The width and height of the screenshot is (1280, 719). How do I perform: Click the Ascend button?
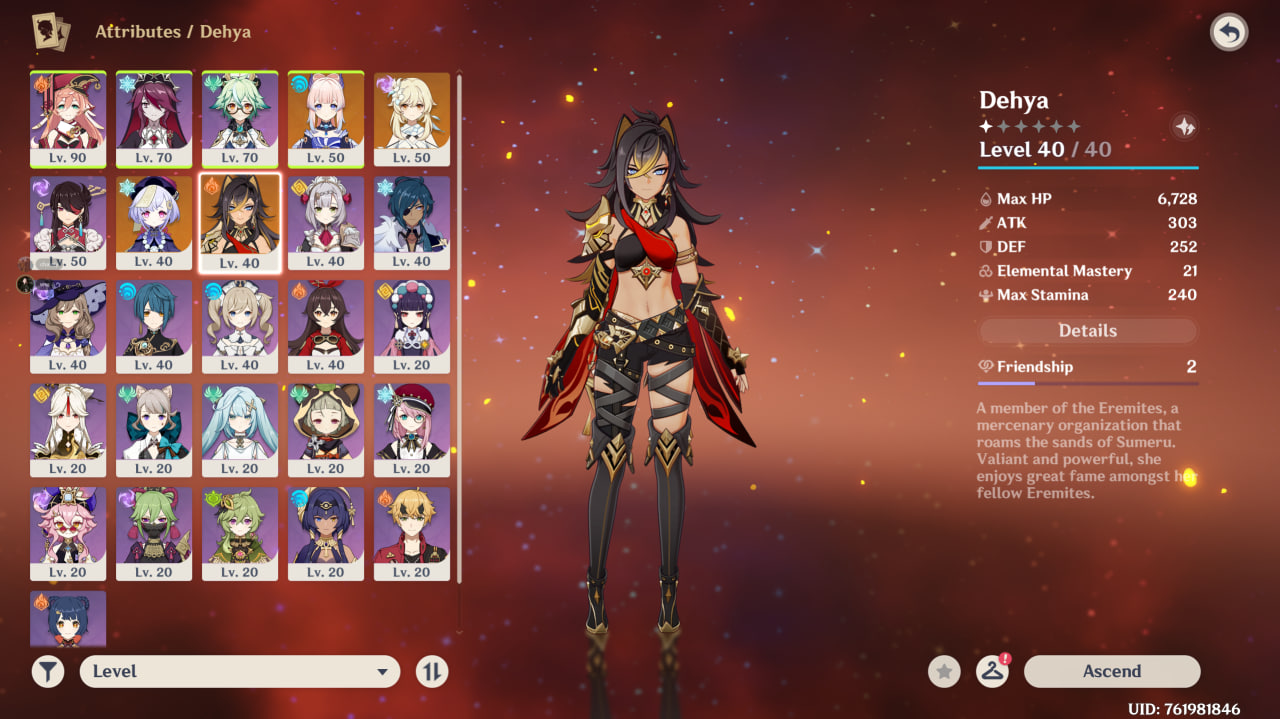[1111, 671]
